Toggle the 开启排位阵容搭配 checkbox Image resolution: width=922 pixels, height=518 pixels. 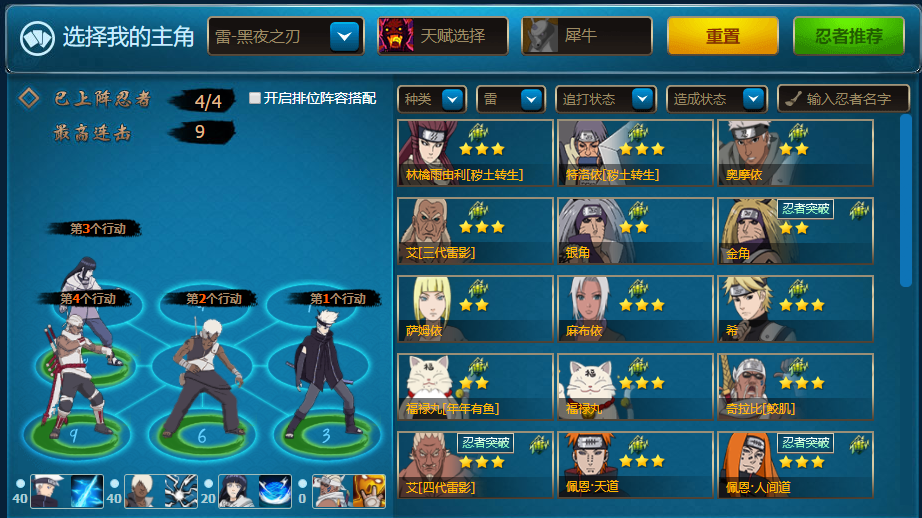point(255,98)
